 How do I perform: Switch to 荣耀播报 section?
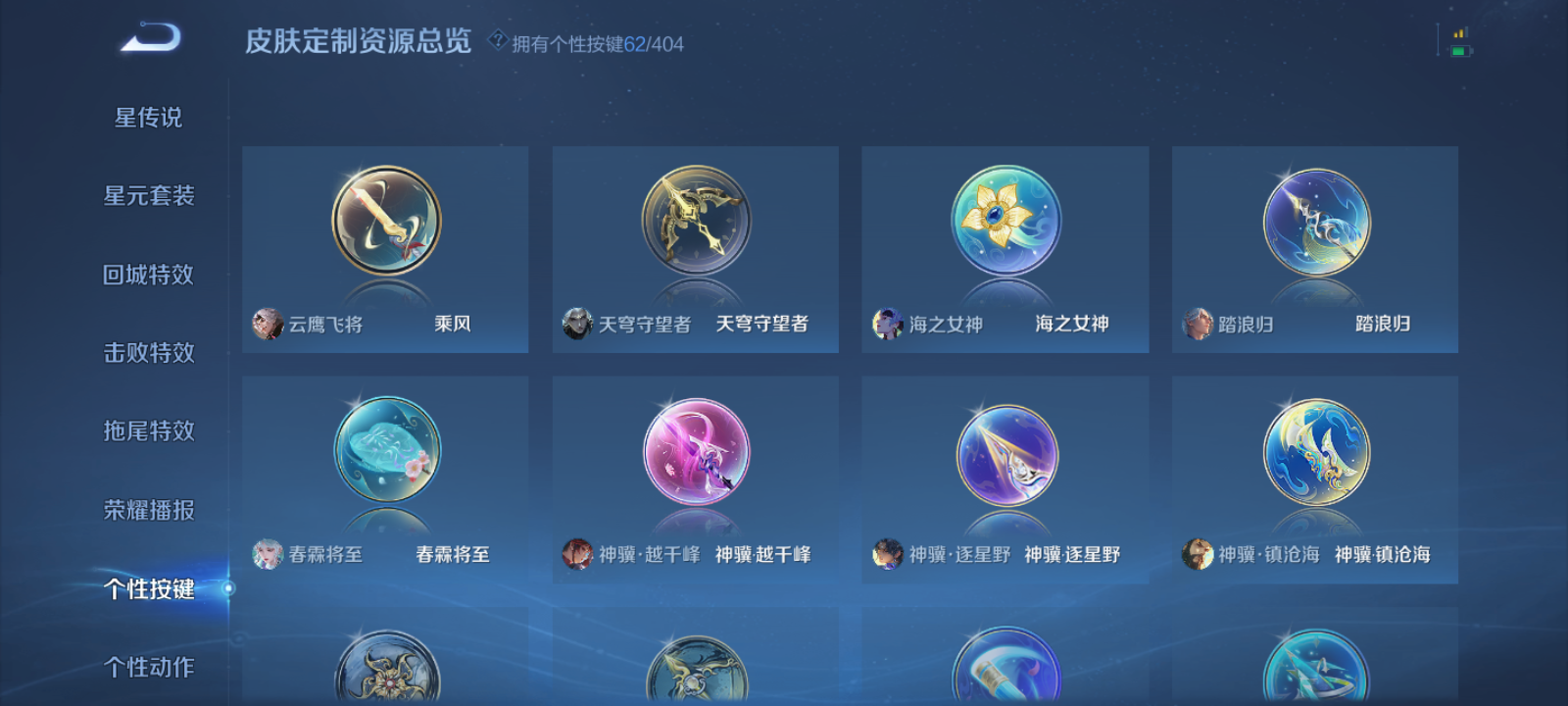[x=151, y=509]
